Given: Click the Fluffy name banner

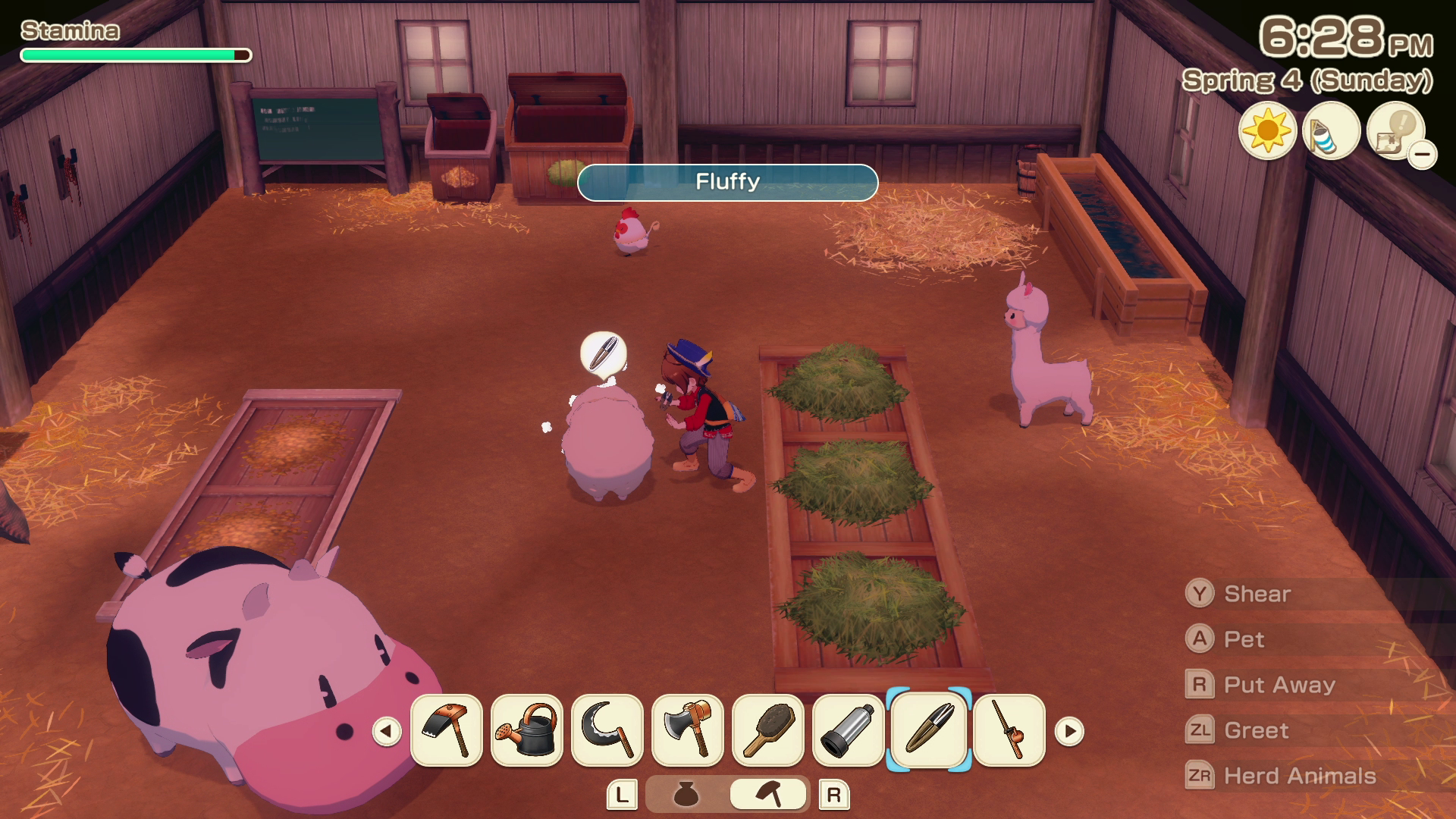Looking at the screenshot, I should pos(726,183).
